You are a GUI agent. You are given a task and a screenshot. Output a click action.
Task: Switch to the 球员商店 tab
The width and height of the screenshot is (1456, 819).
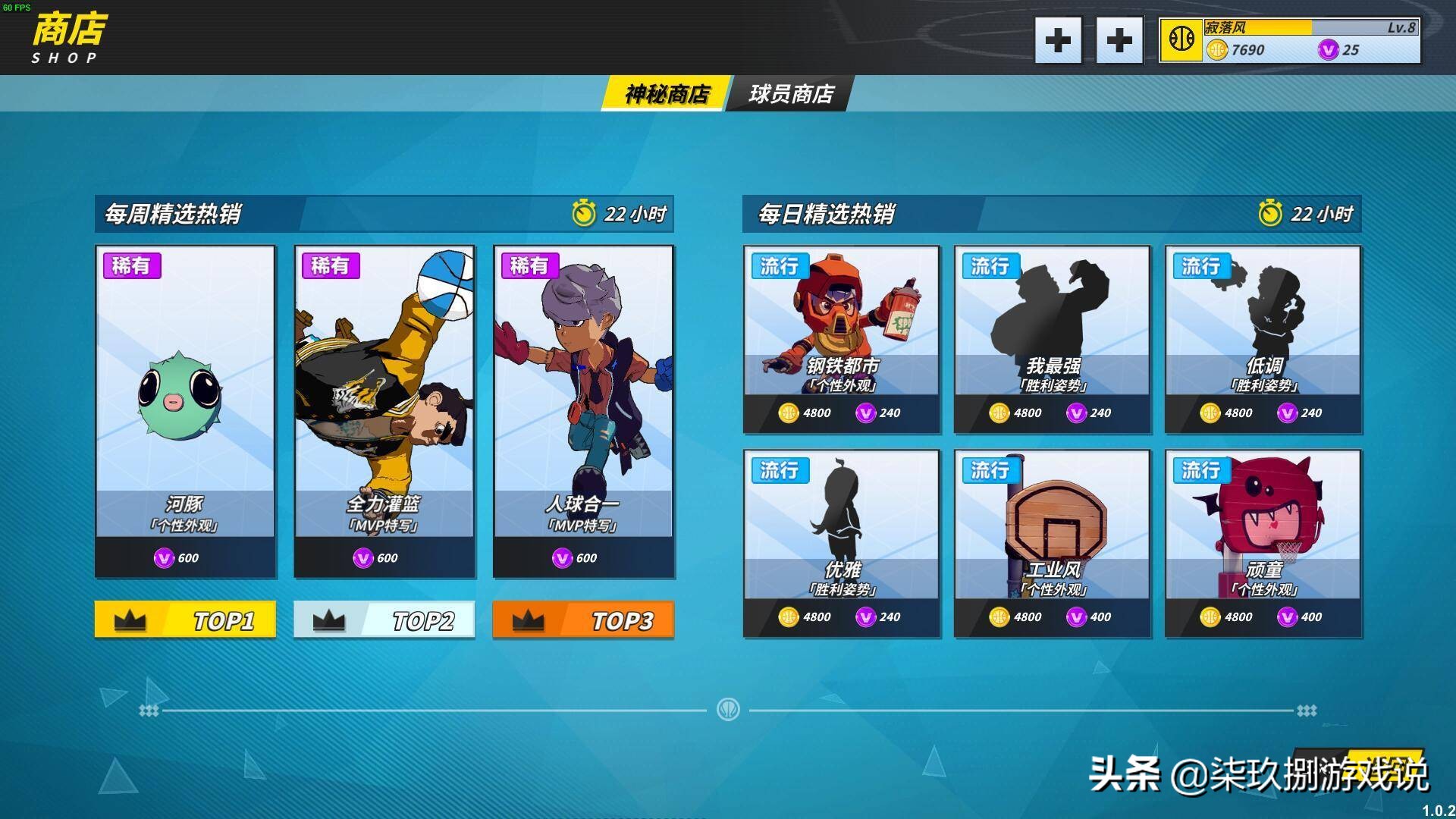(790, 94)
